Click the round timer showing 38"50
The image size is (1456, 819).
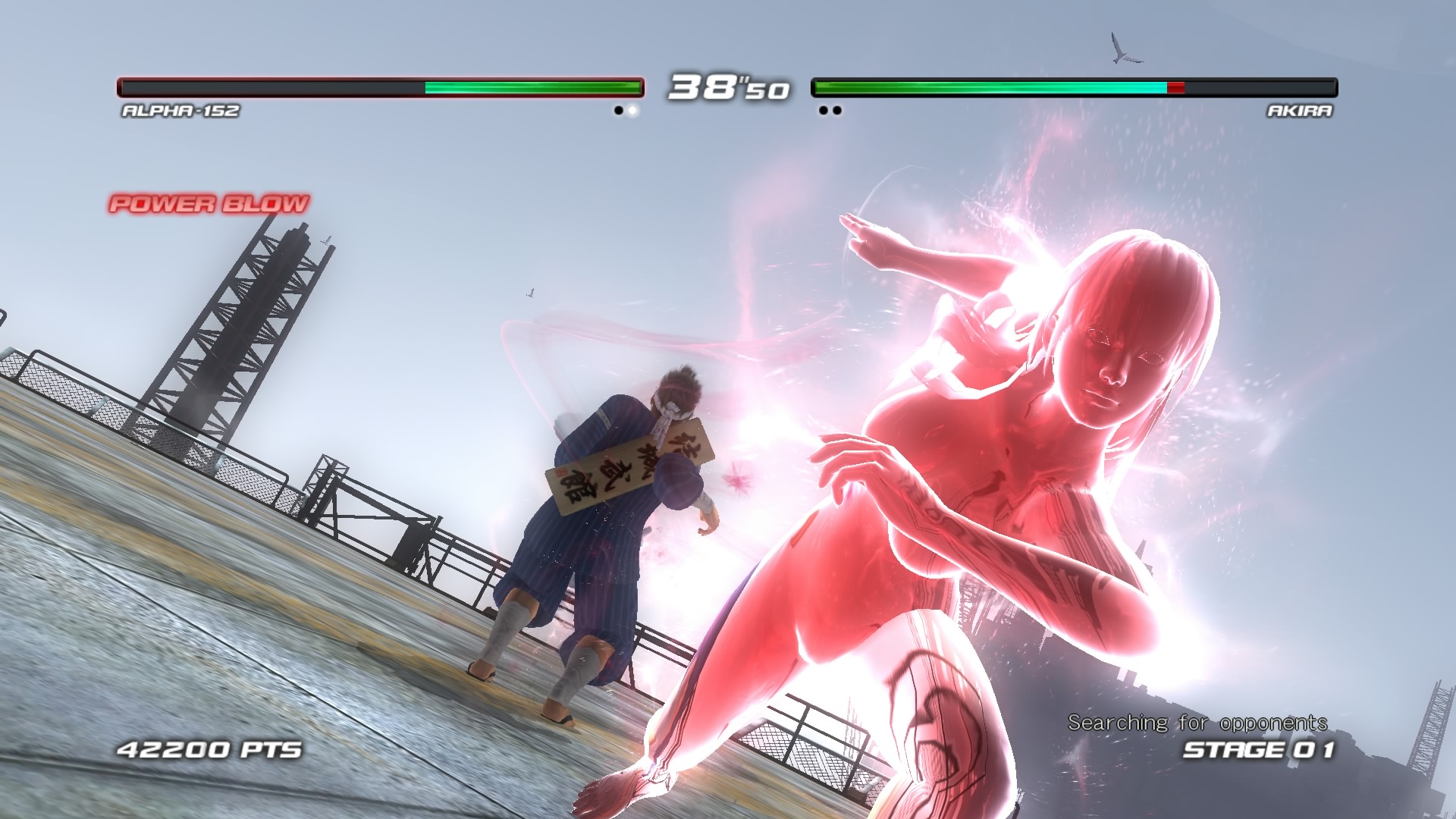[x=728, y=89]
